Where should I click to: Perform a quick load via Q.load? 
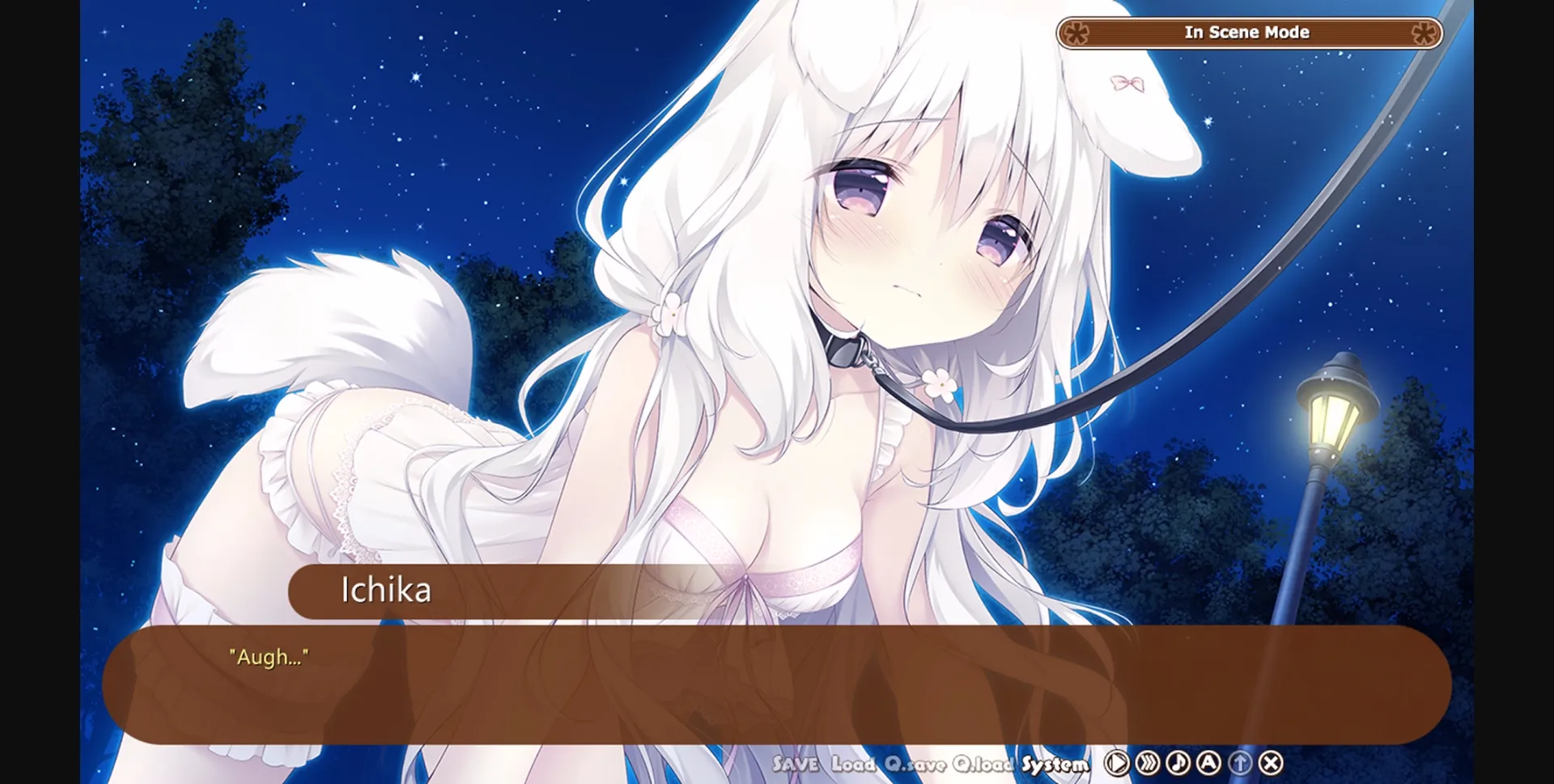click(983, 763)
